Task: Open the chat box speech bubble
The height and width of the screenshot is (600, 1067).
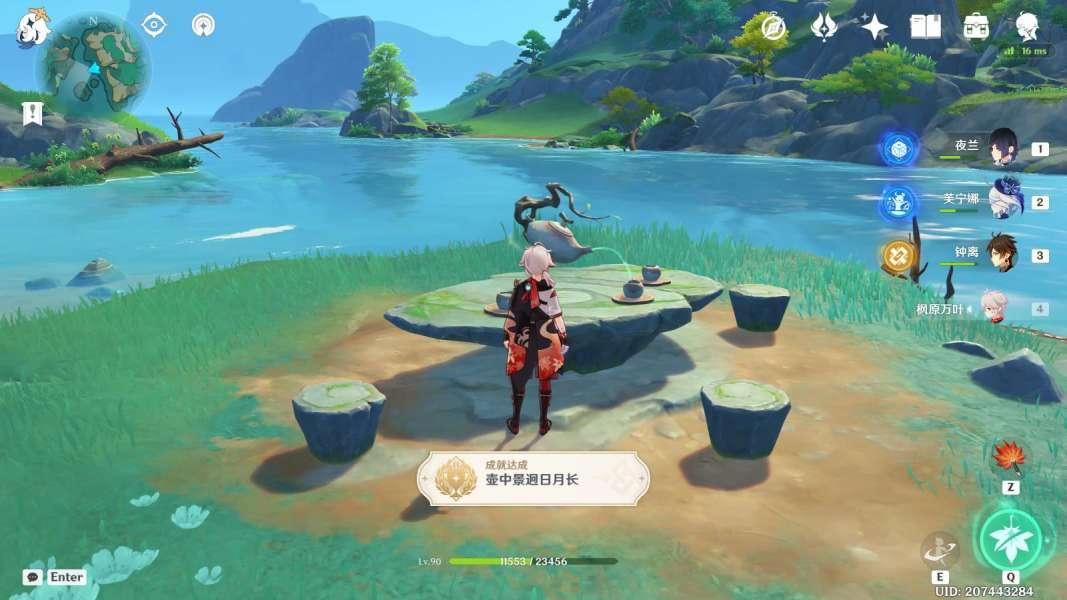Action: click(x=33, y=577)
